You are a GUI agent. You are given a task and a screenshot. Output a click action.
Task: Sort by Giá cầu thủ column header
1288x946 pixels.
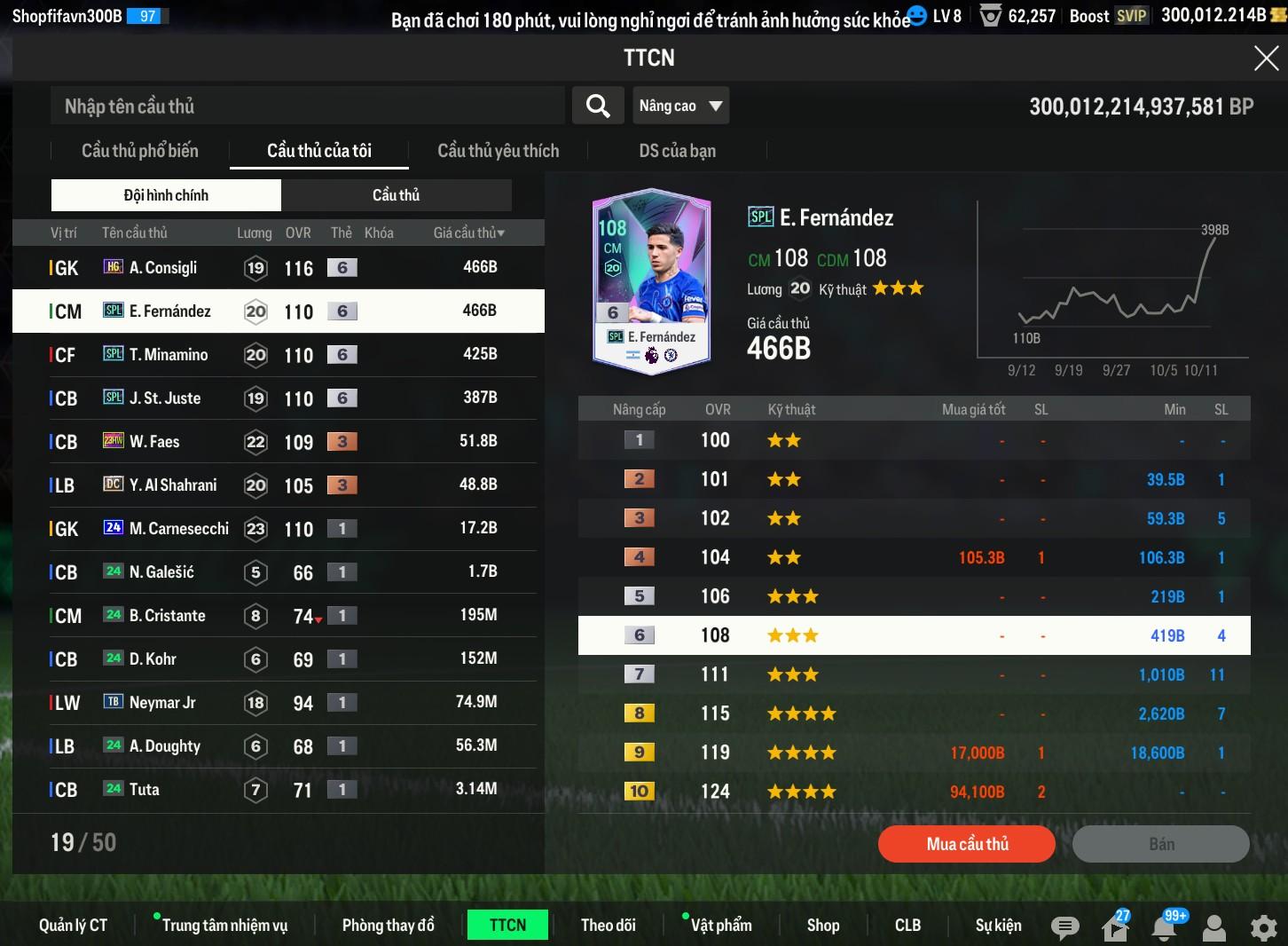click(x=468, y=233)
